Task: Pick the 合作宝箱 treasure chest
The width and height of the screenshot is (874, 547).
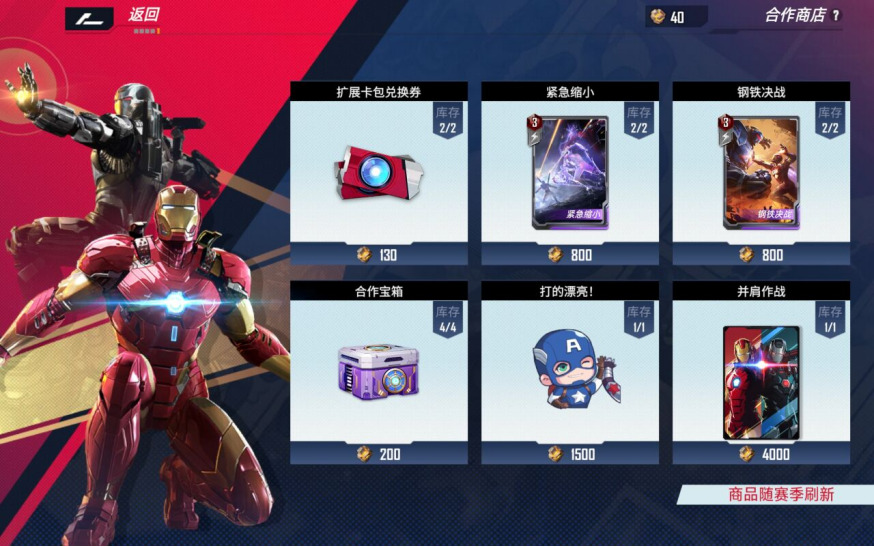Action: click(379, 368)
